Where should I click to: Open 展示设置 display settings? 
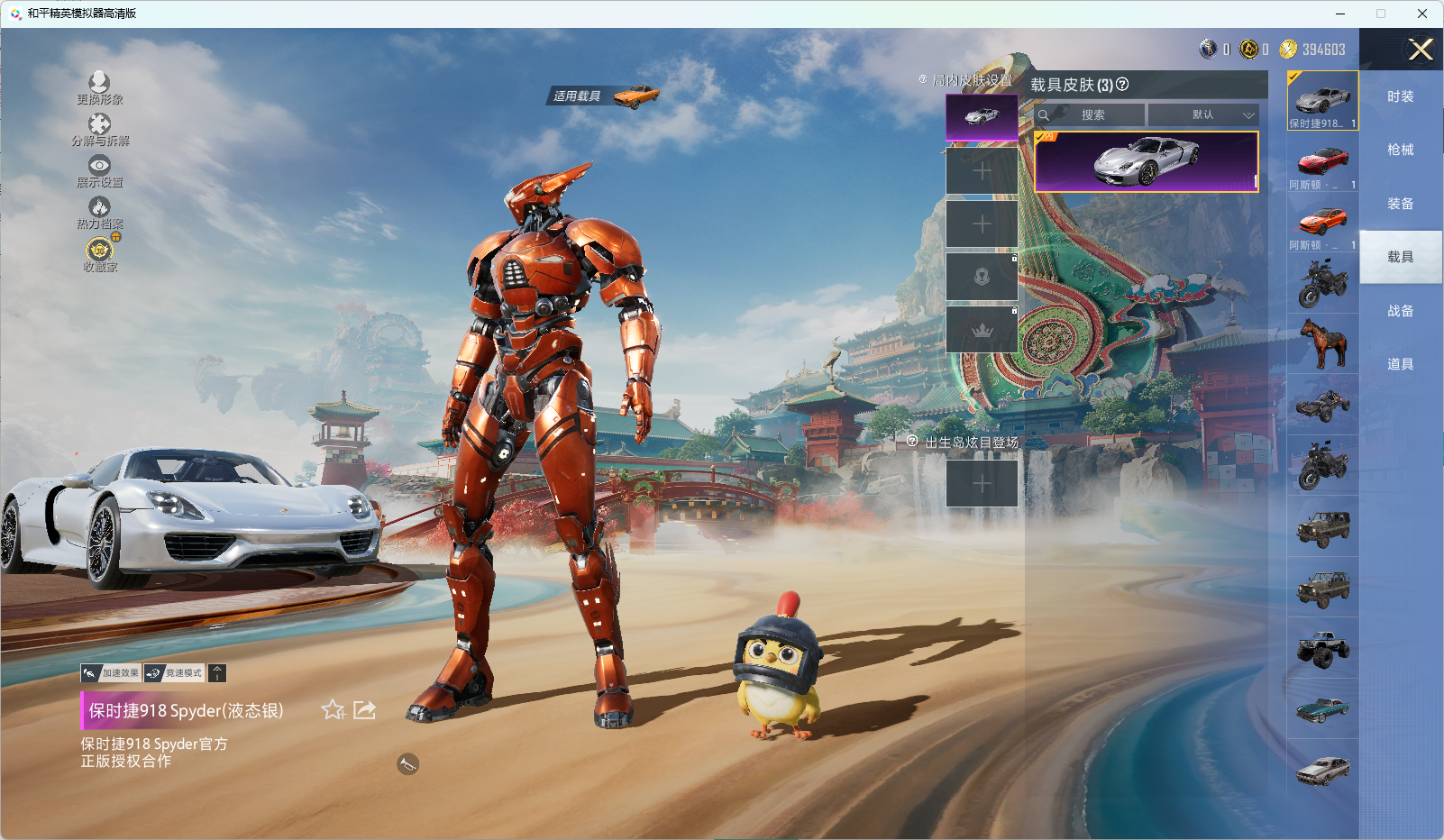[99, 170]
